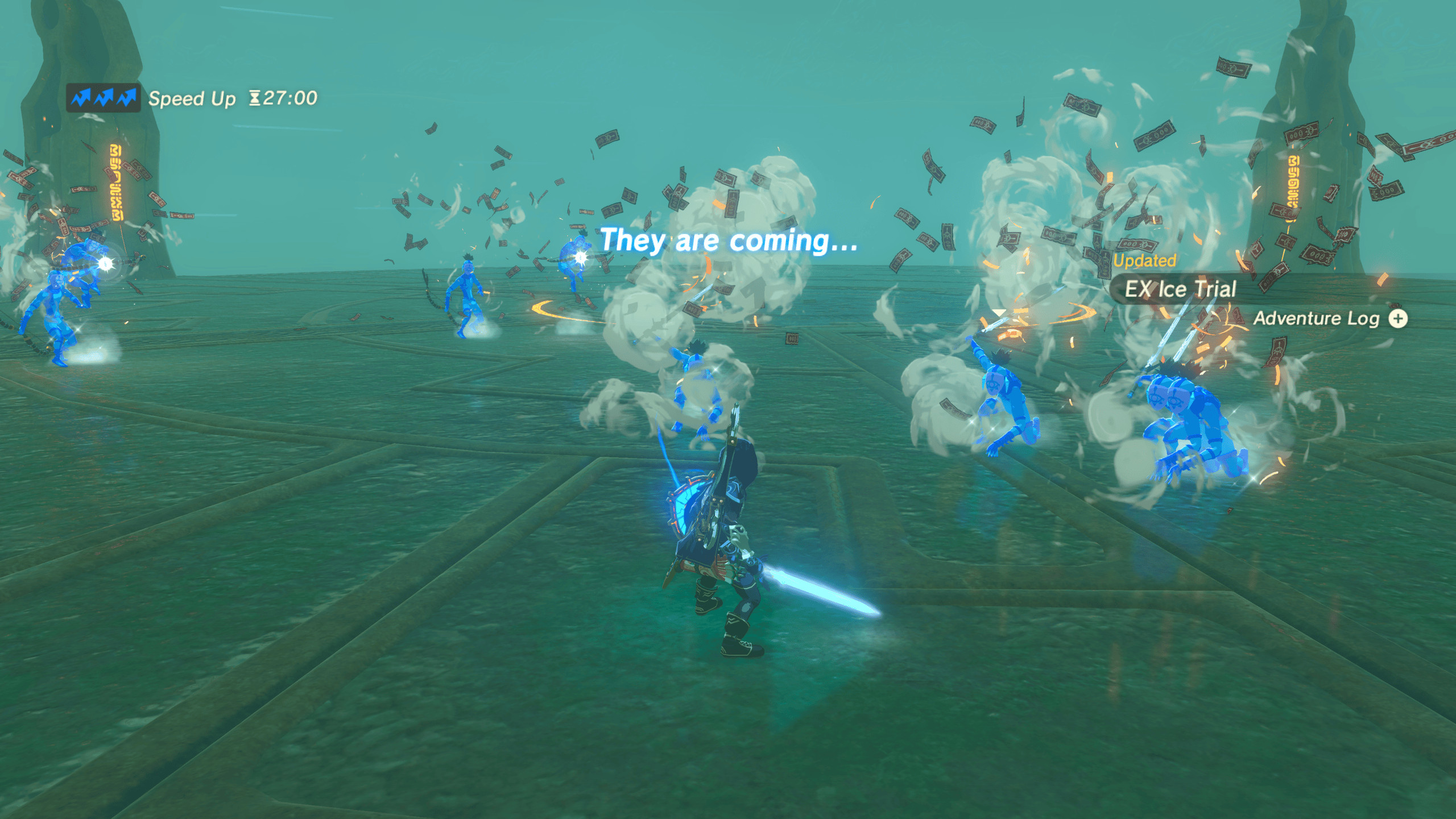Image resolution: width=1456 pixels, height=819 pixels.
Task: Select the hourglass timer icon
Action: (x=255, y=98)
